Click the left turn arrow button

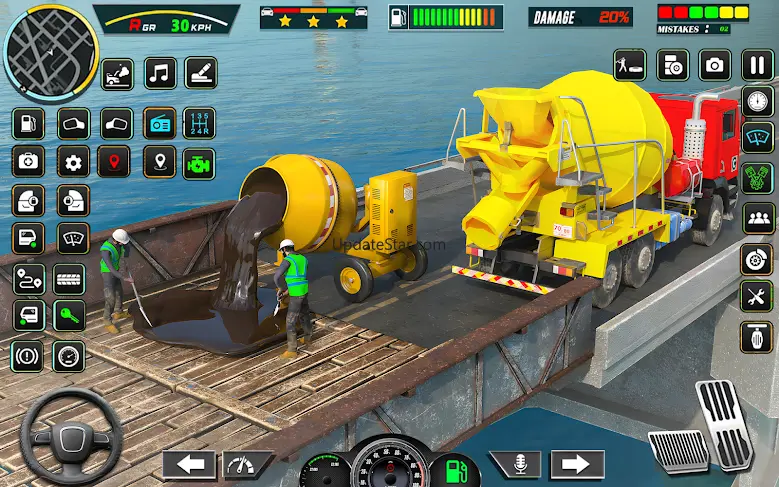tap(189, 465)
